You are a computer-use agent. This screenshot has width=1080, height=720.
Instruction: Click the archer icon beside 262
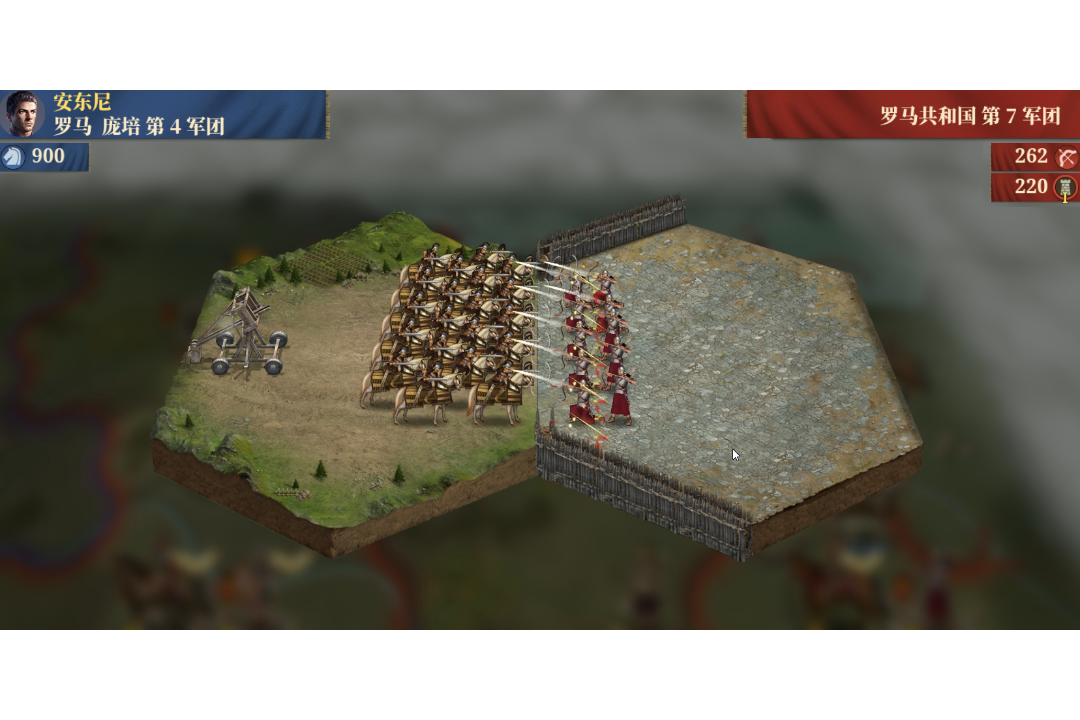tap(1067, 157)
